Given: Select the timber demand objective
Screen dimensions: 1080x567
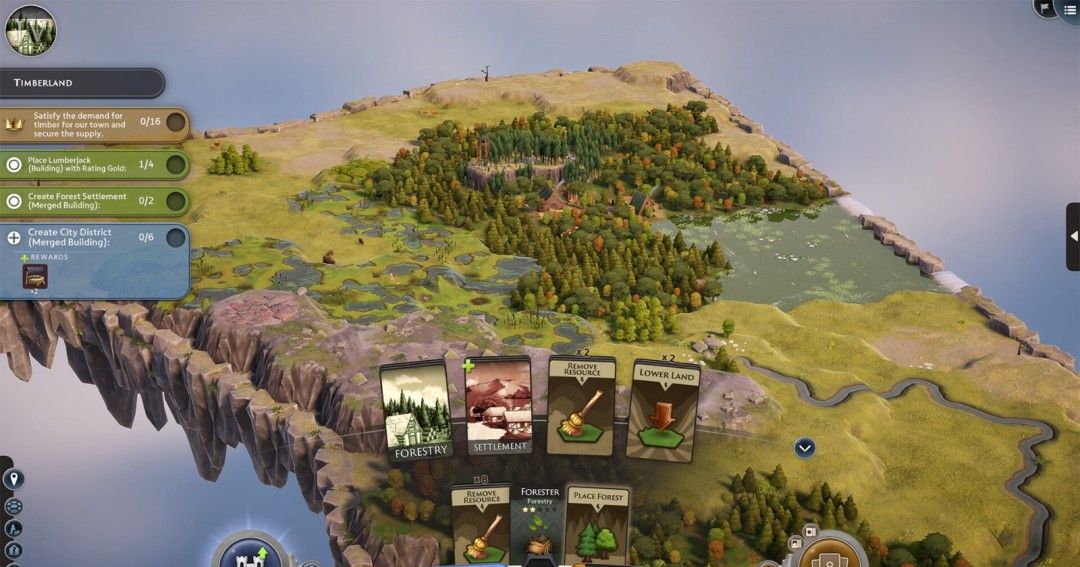Looking at the screenshot, I should (93, 124).
